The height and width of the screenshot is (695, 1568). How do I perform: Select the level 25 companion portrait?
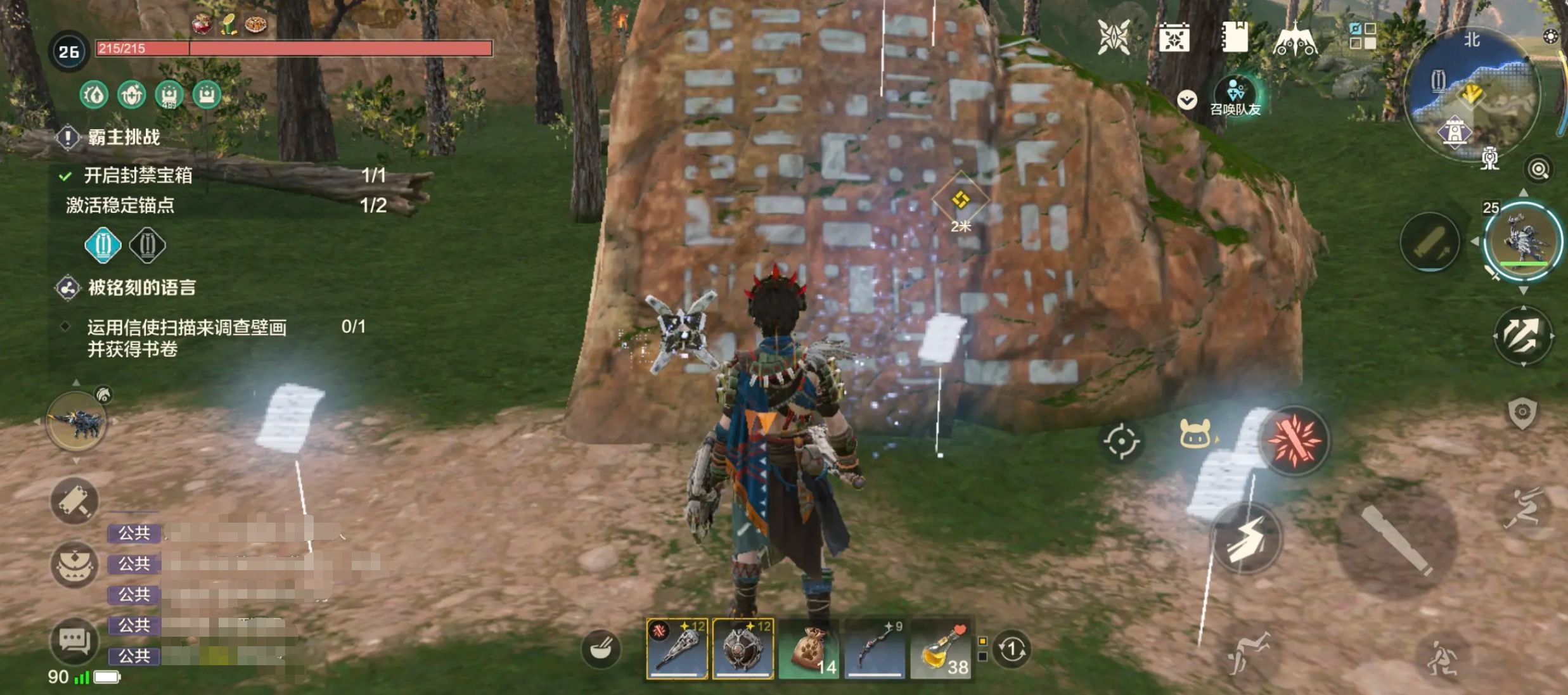pyautogui.click(x=1523, y=241)
